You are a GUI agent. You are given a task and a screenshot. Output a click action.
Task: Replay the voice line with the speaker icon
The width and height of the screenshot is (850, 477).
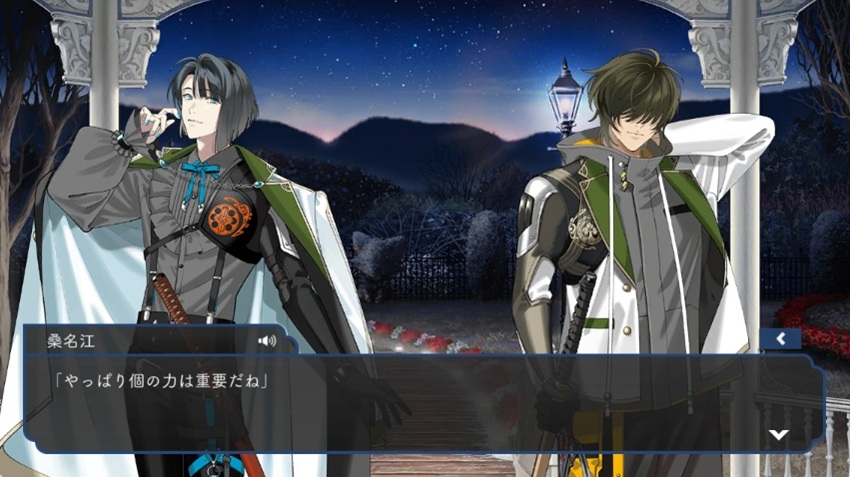pos(266,340)
